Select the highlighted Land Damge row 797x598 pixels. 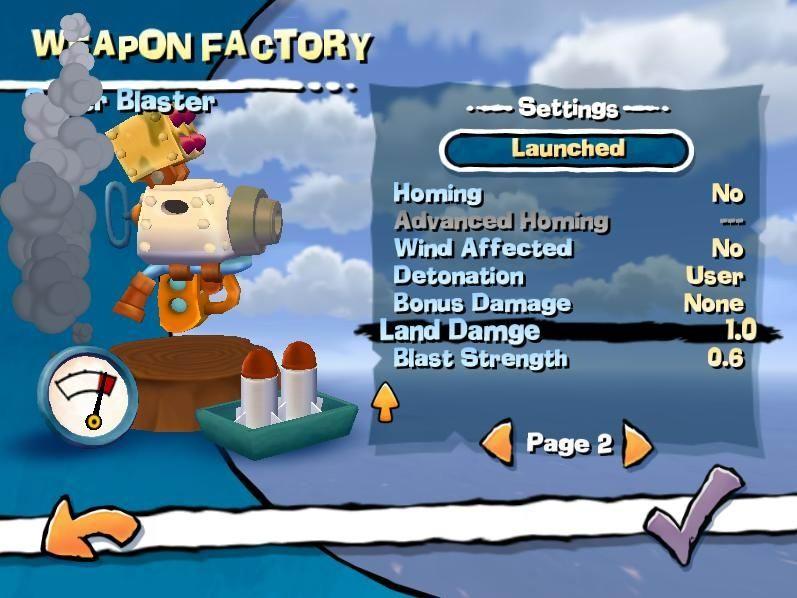point(568,331)
